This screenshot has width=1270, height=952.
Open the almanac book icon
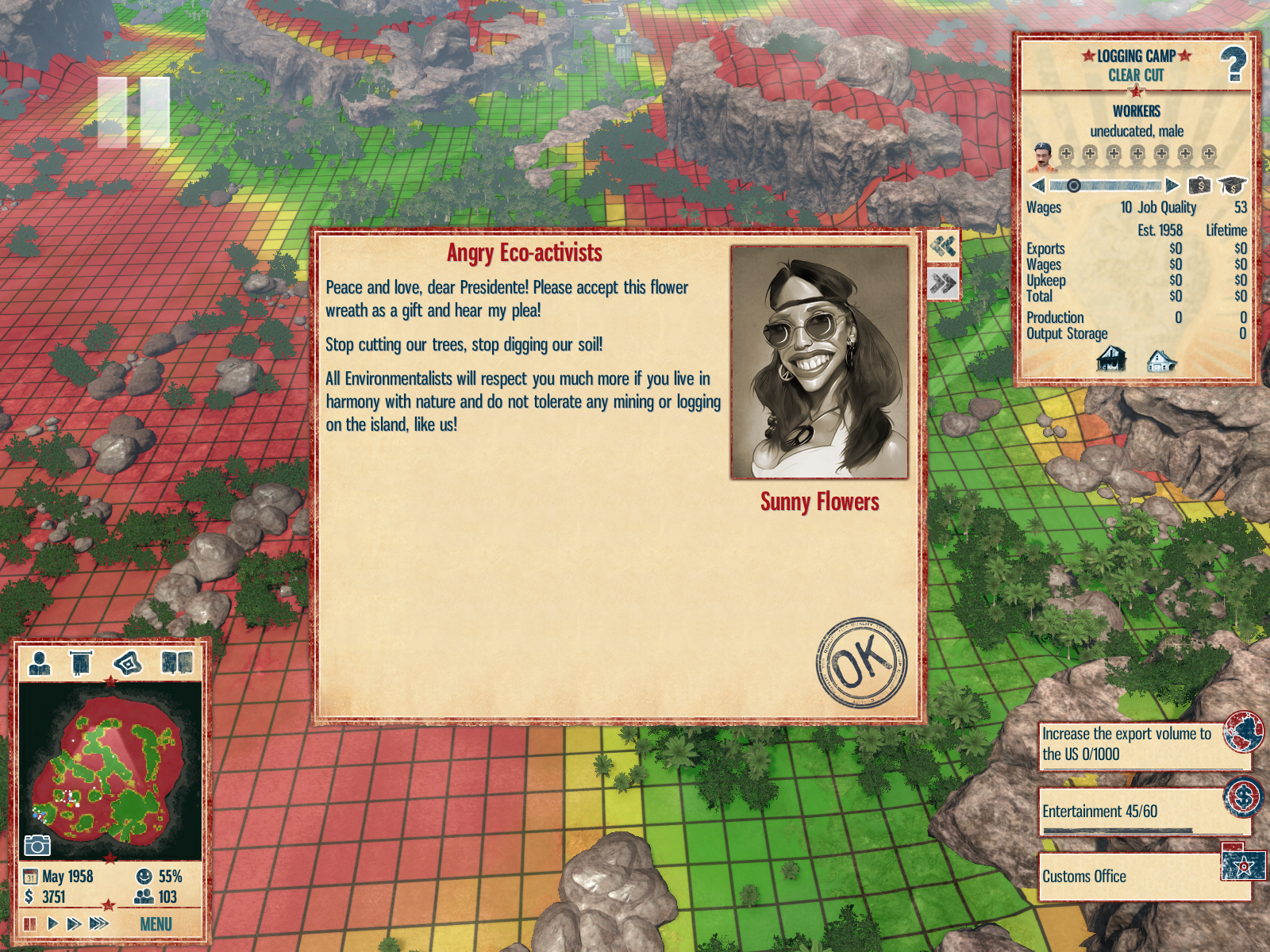[176, 662]
